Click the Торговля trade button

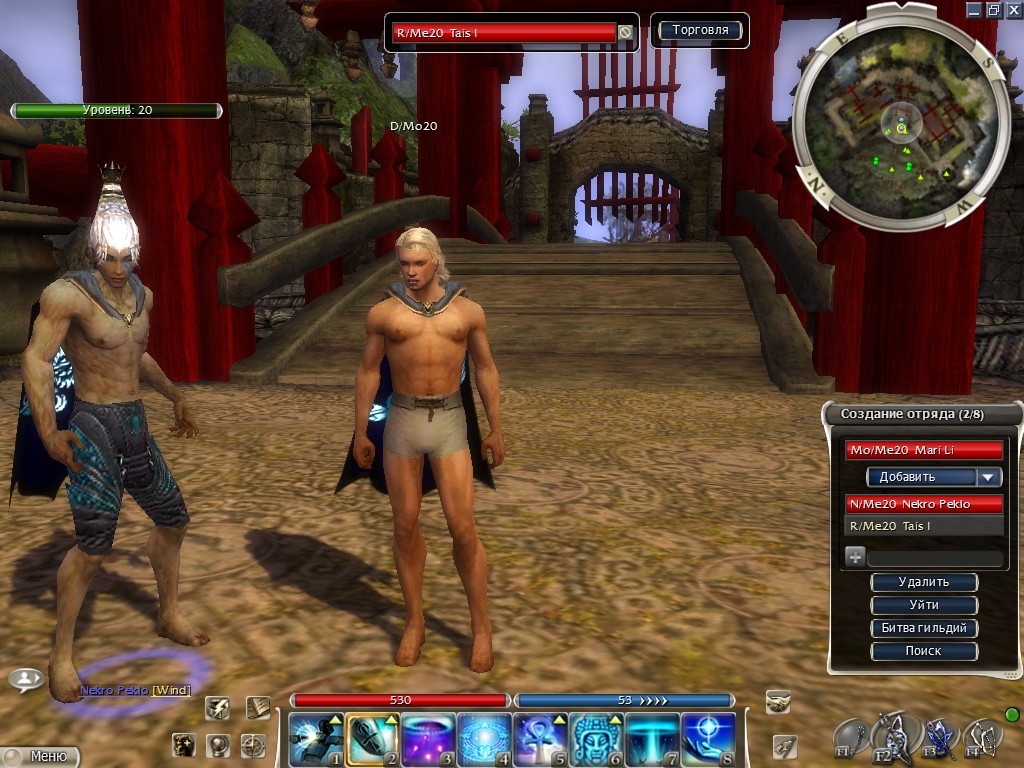tap(700, 31)
